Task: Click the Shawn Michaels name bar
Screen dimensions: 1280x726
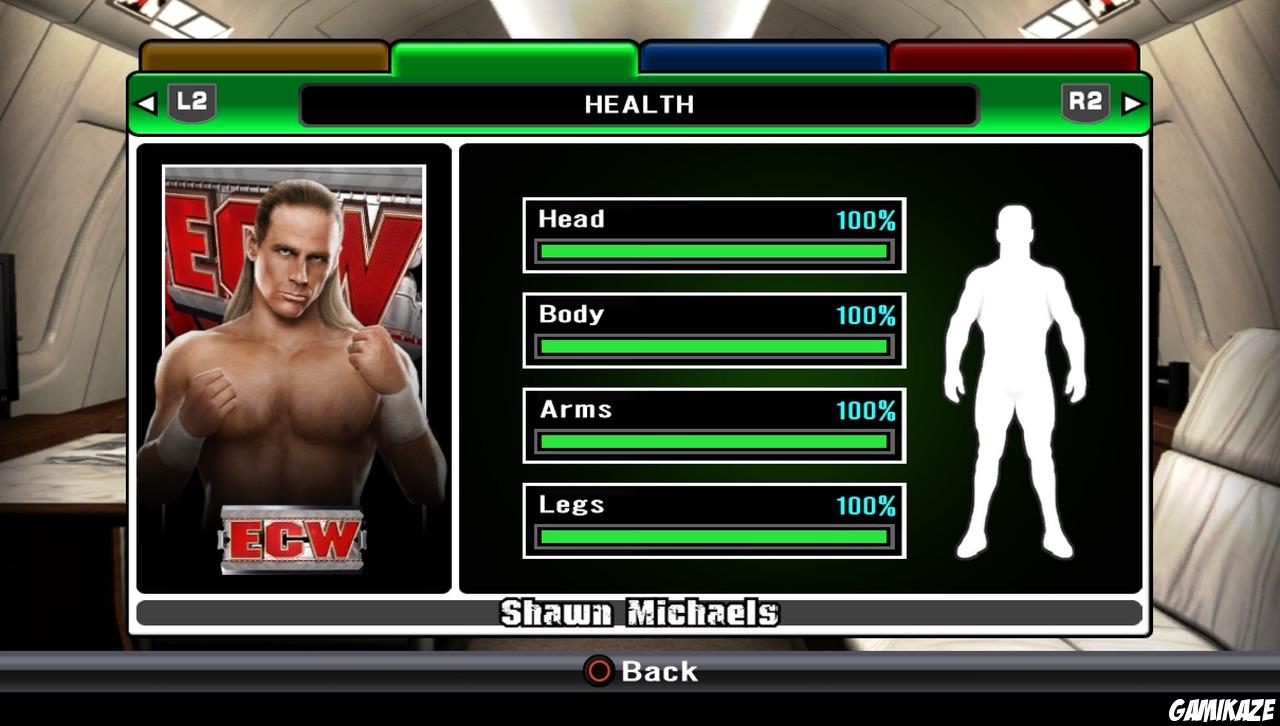Action: pyautogui.click(x=640, y=612)
